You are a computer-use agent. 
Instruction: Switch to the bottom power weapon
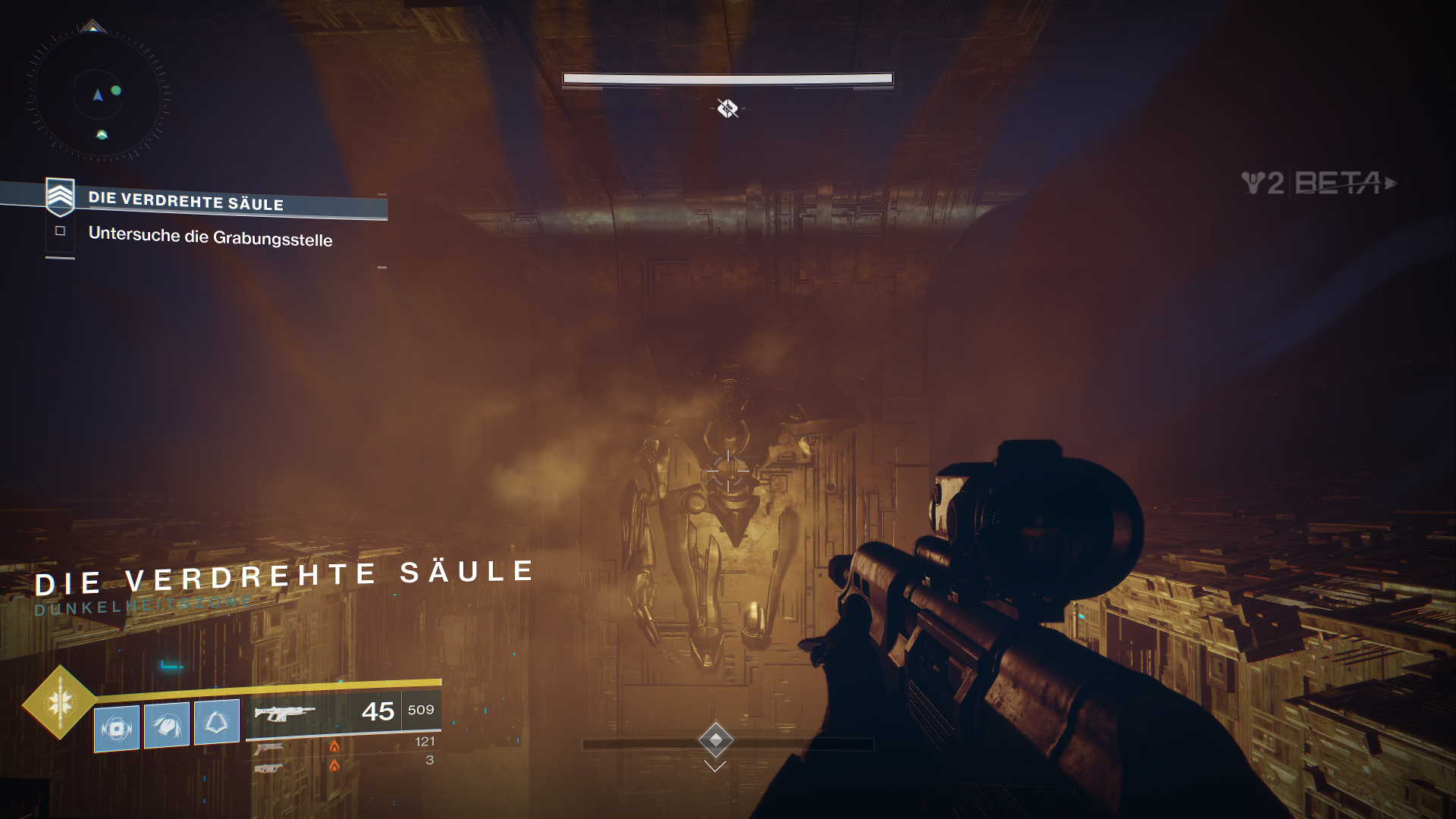pyautogui.click(x=268, y=768)
